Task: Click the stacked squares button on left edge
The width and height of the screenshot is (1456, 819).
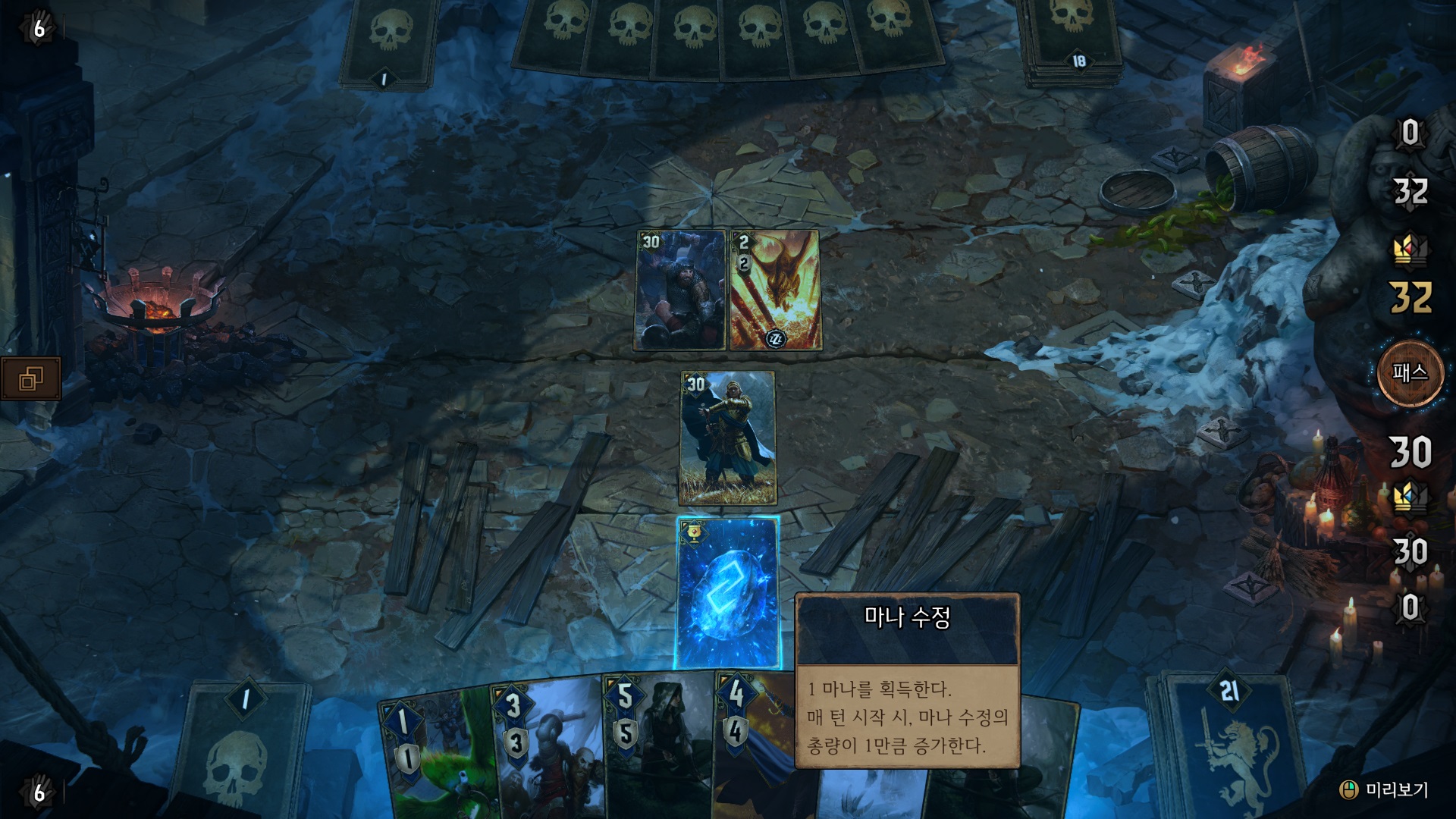Action: click(31, 378)
